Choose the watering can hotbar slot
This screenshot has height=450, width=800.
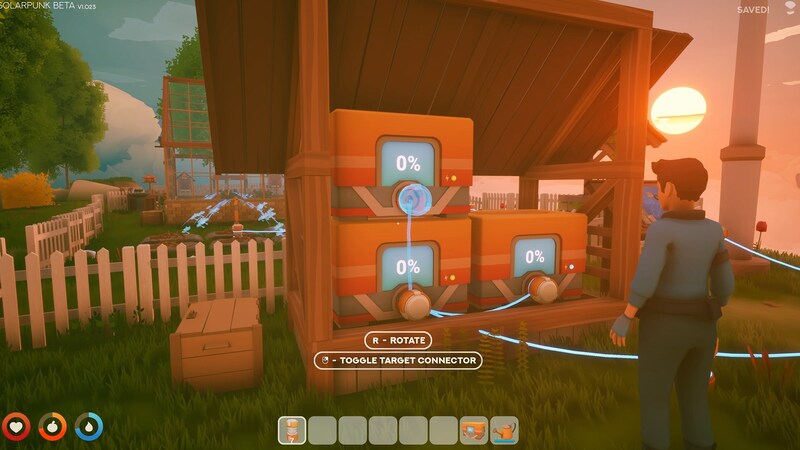pos(504,430)
